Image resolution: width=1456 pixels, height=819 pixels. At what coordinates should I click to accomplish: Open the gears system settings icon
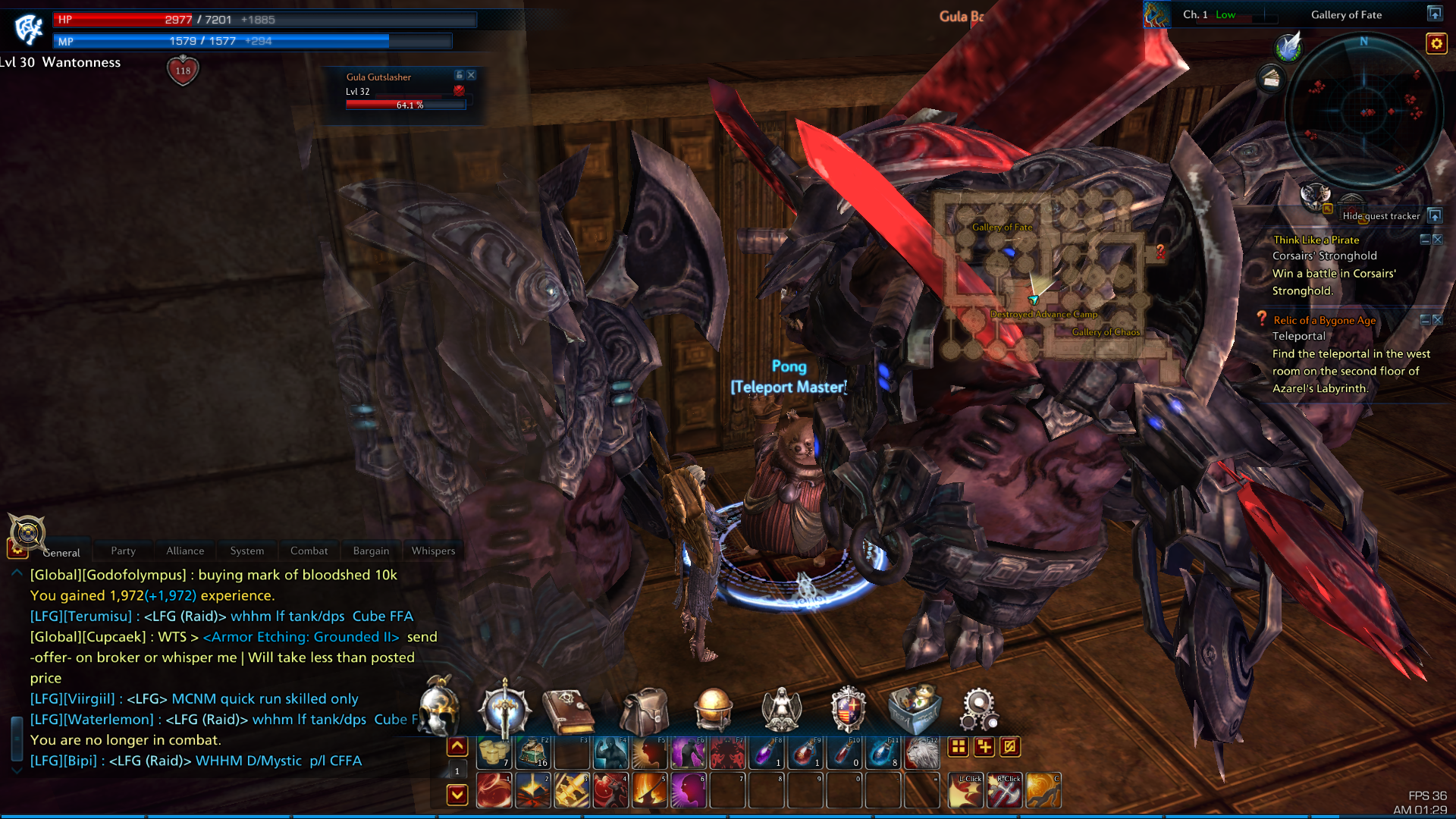[x=979, y=711]
